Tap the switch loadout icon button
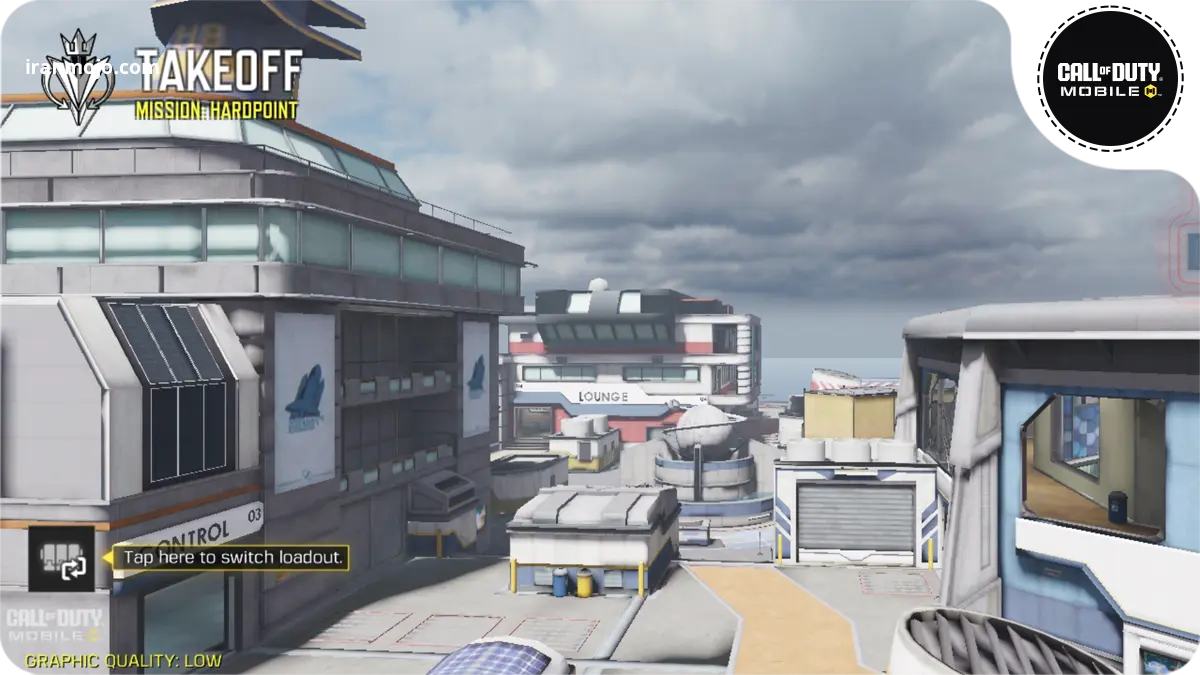 62,558
